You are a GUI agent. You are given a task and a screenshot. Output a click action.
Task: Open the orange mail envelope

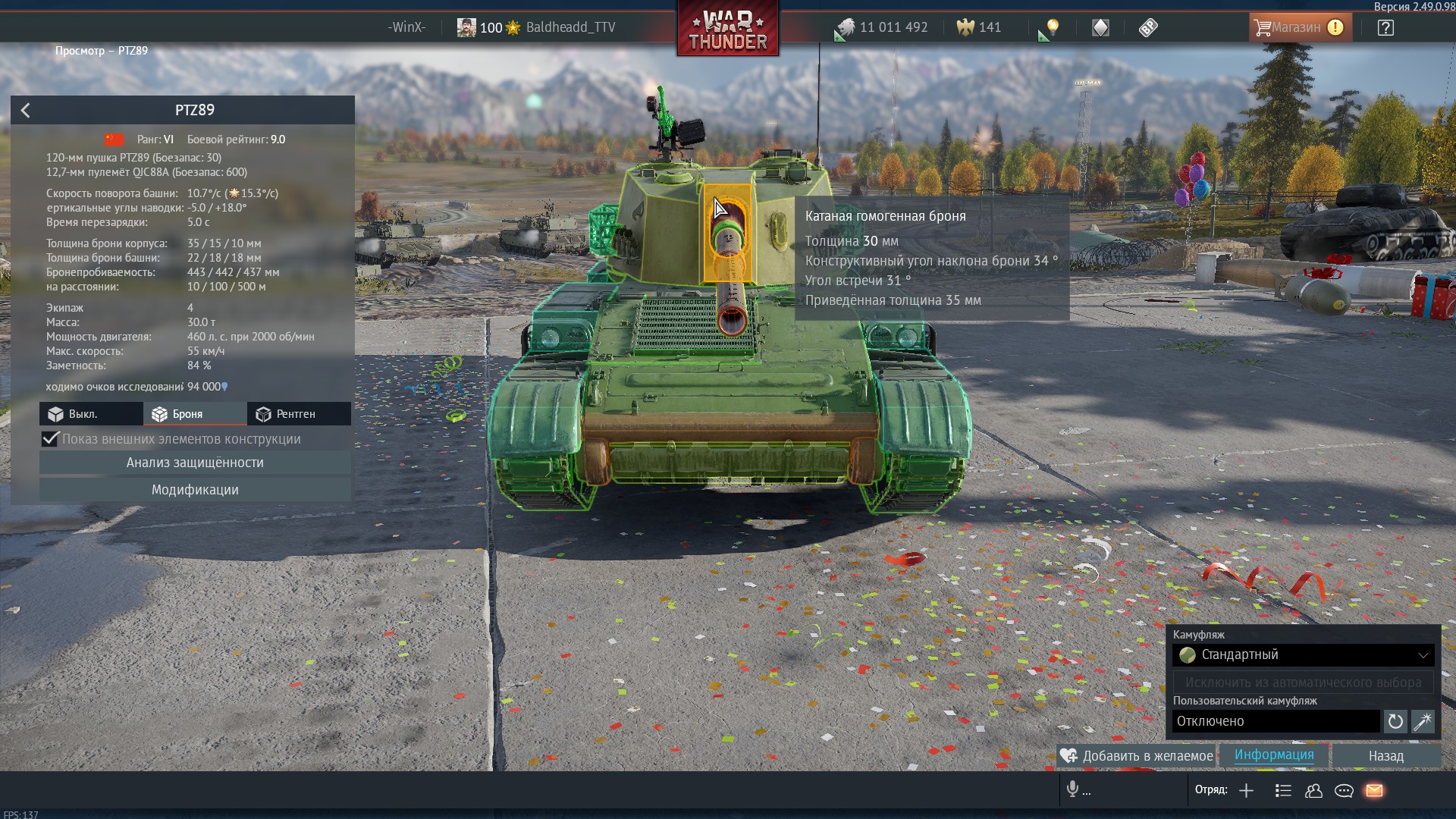point(1374,791)
